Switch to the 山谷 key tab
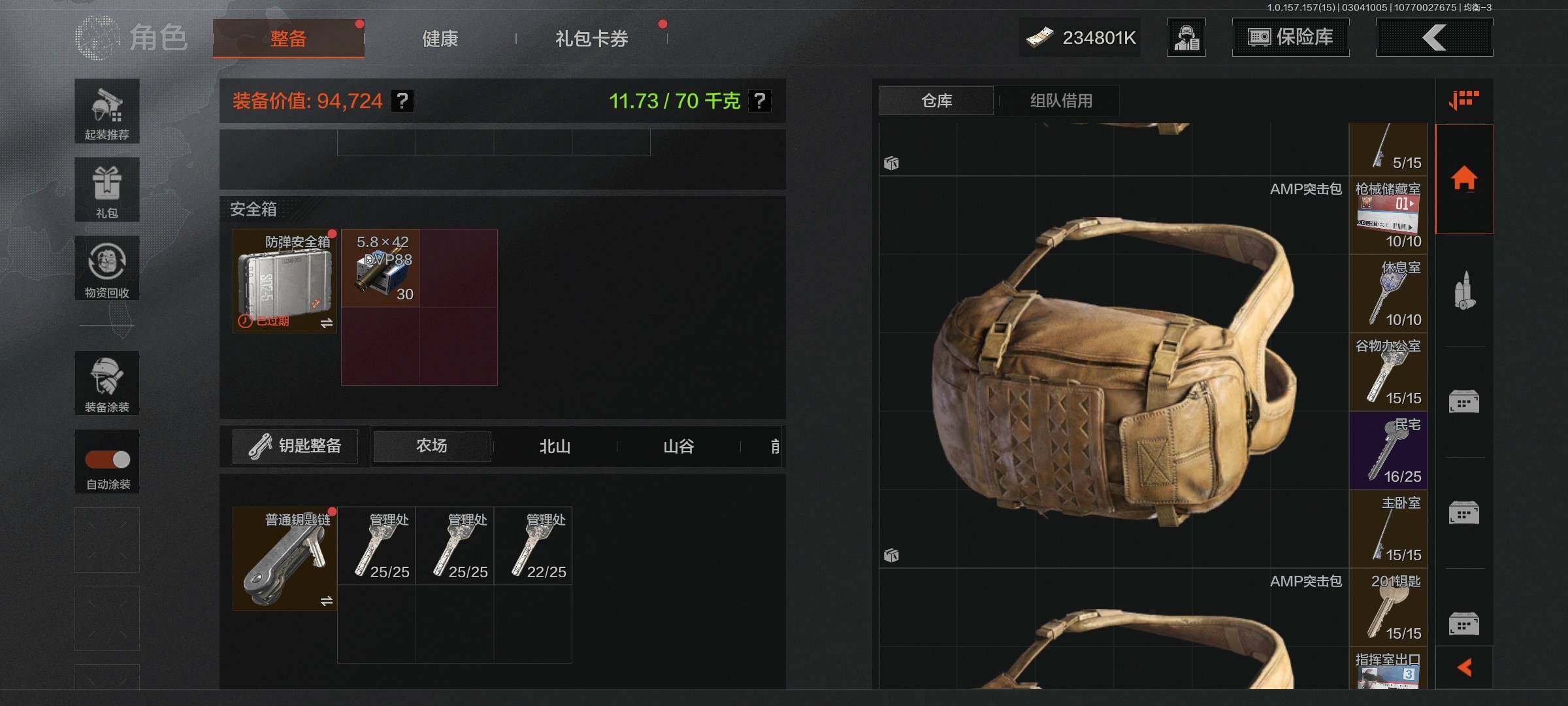 678,446
